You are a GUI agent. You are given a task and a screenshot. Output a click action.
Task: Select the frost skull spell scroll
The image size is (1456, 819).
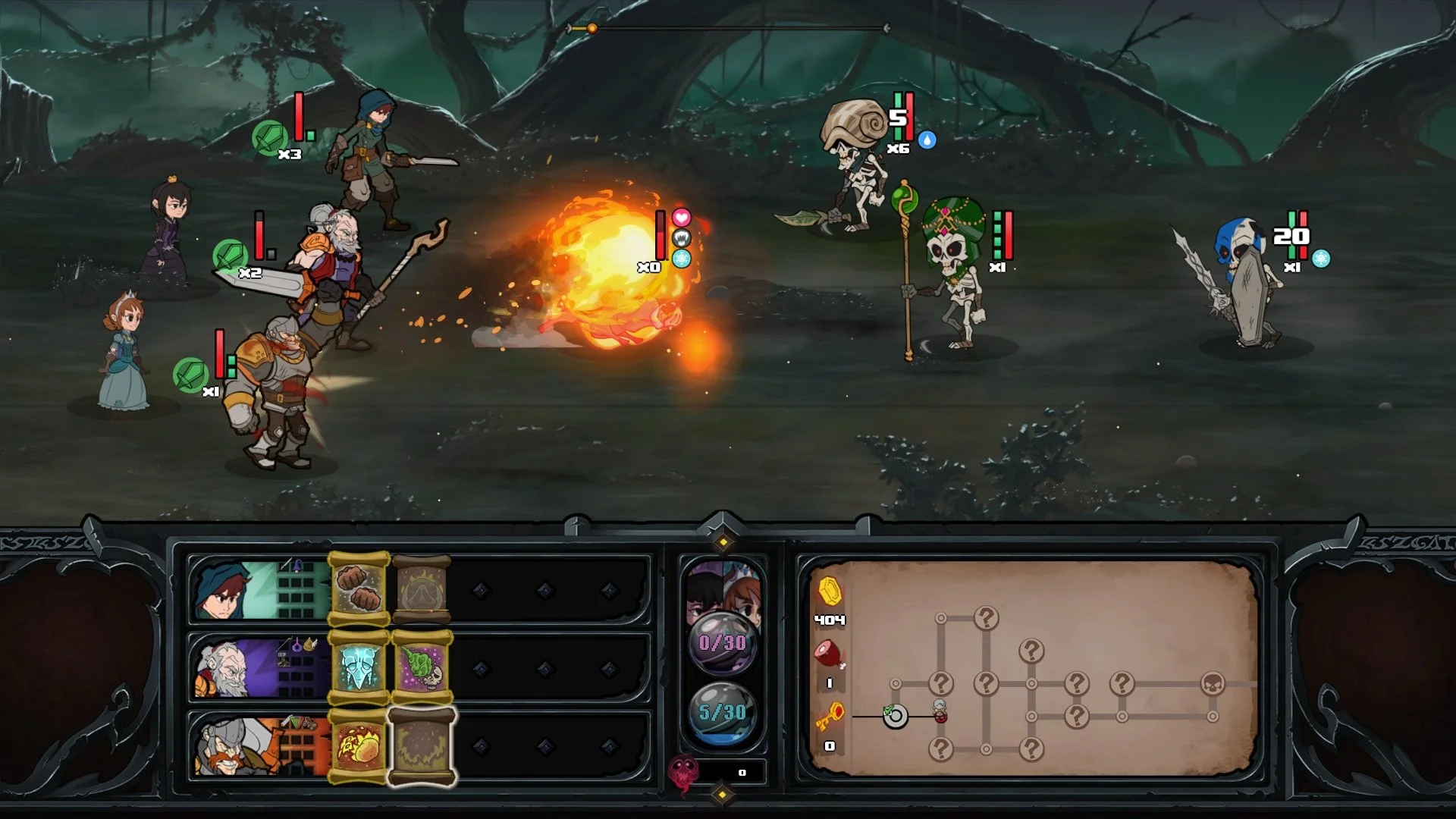click(356, 667)
